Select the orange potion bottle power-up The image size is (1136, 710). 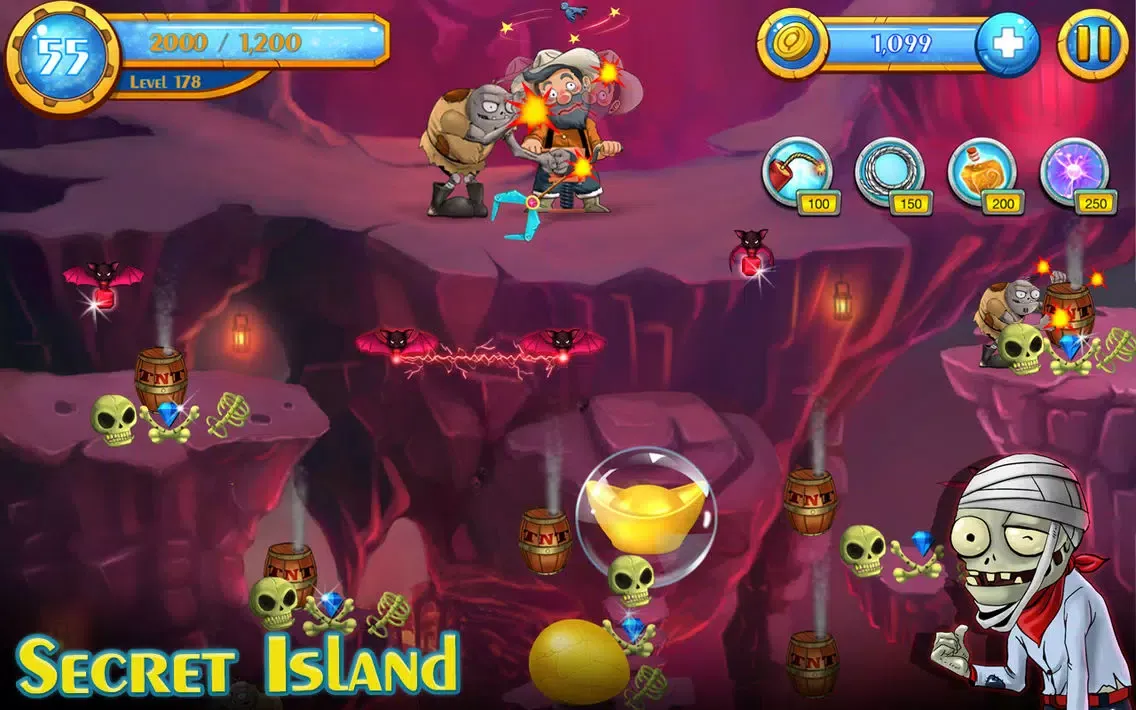click(981, 172)
